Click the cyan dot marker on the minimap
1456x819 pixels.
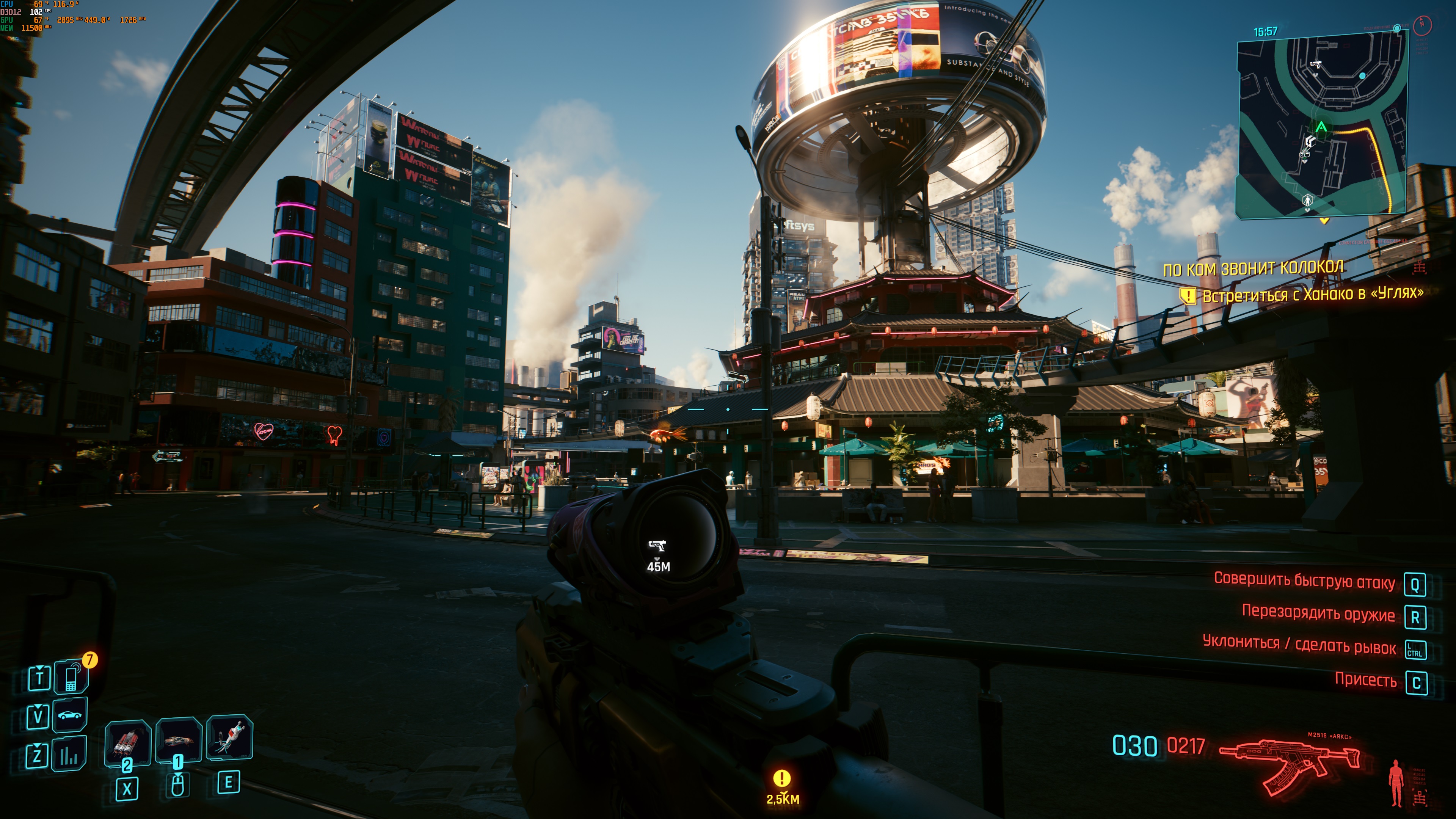click(1362, 76)
